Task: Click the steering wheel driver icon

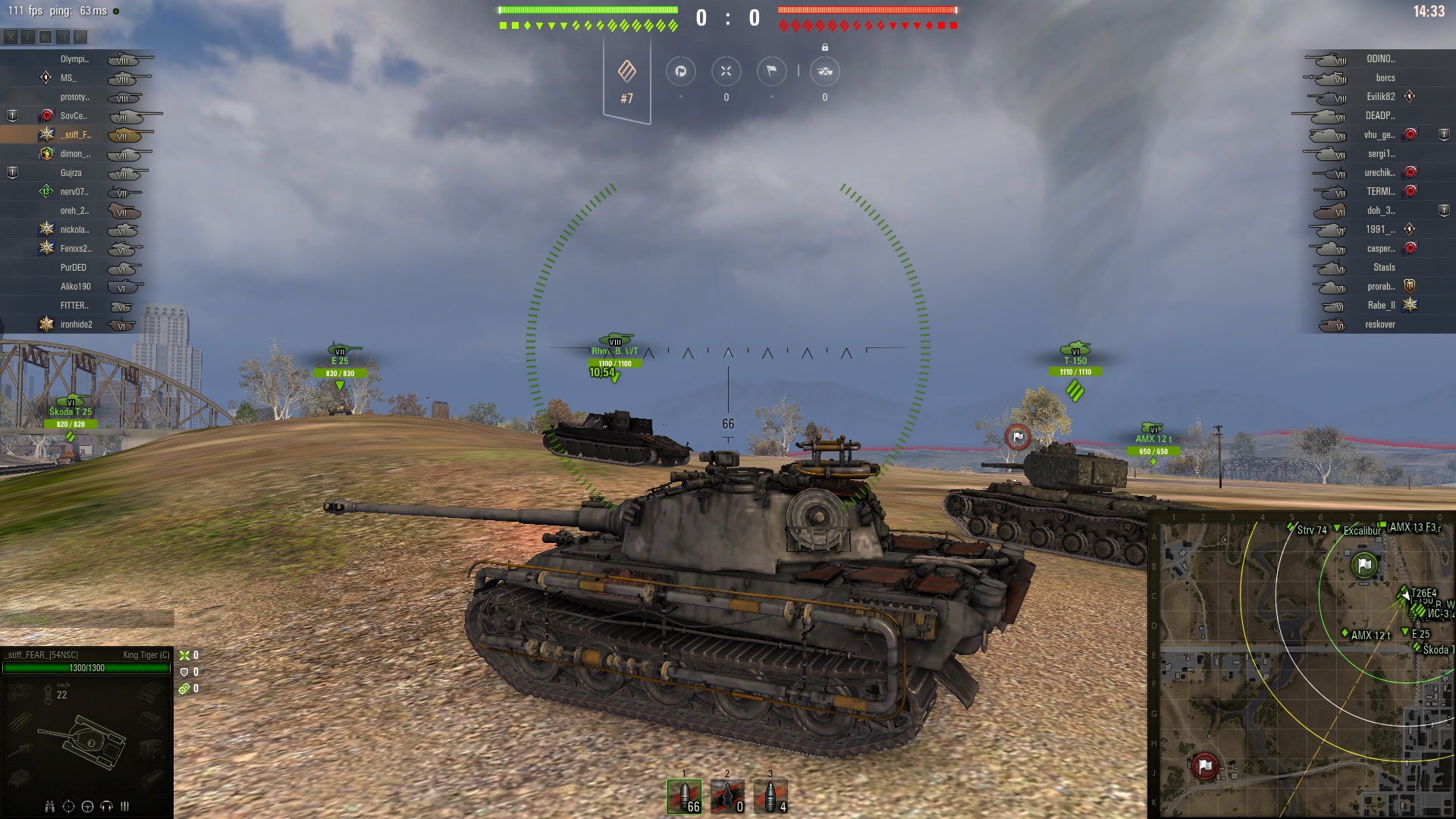Action: [87, 806]
